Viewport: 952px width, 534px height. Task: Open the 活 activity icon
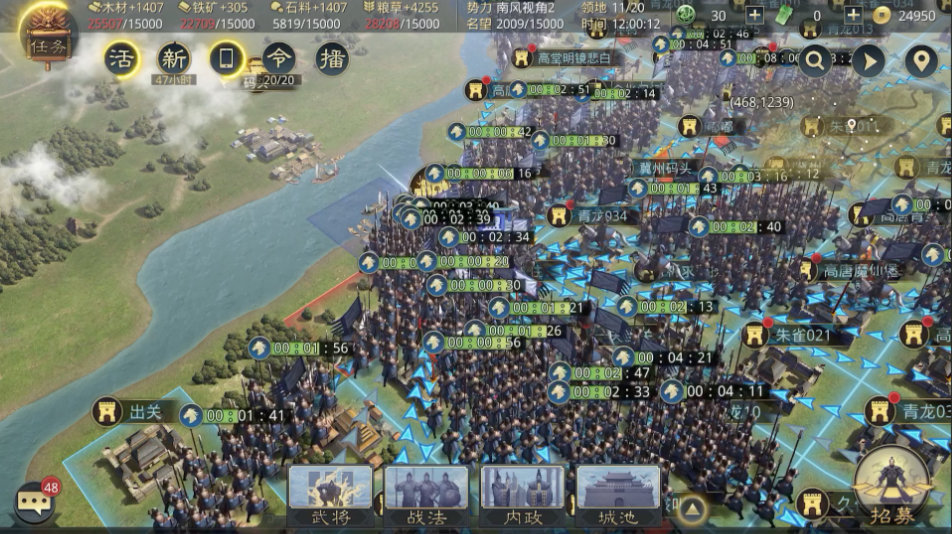pyautogui.click(x=122, y=59)
